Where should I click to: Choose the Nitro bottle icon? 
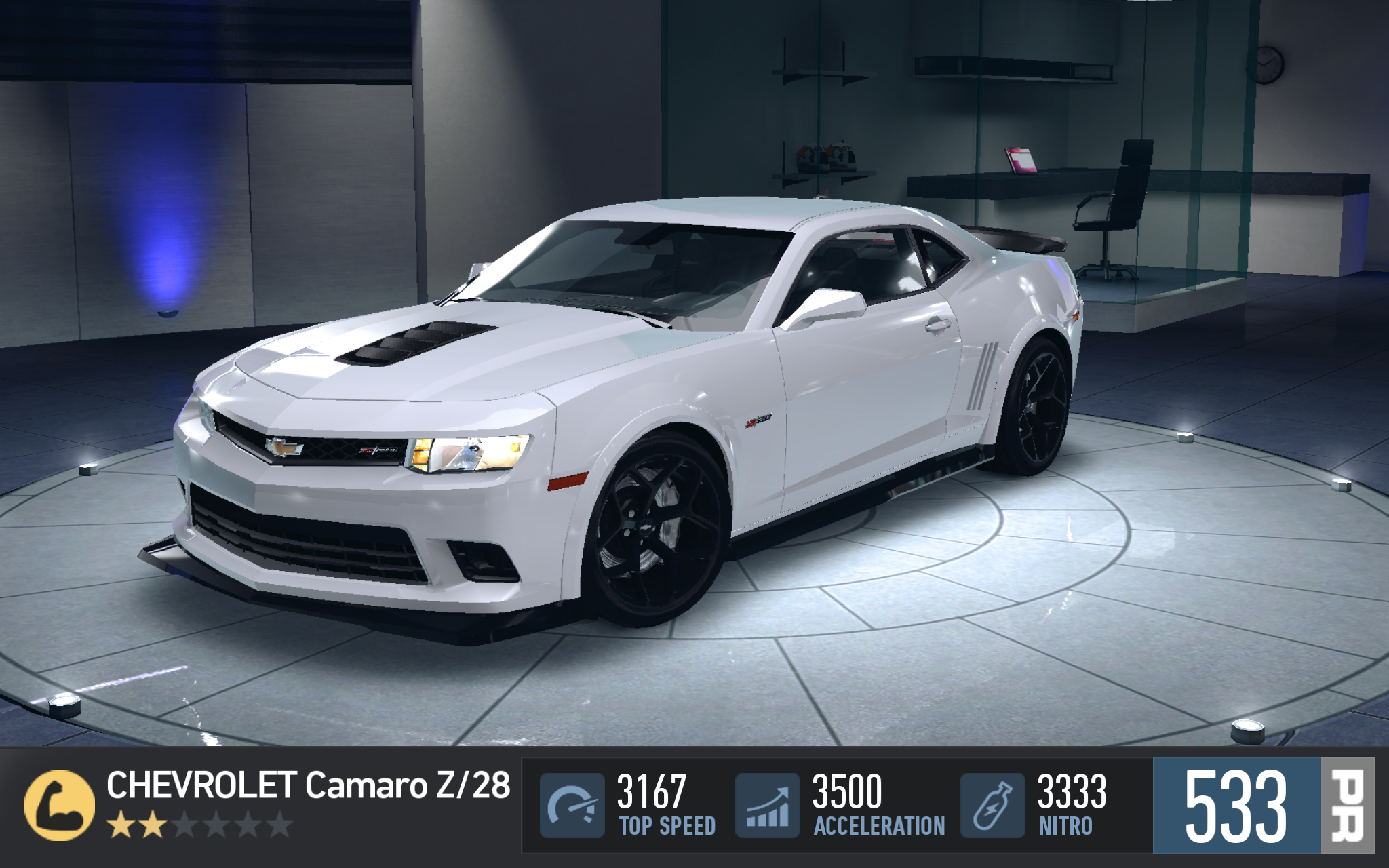(992, 806)
